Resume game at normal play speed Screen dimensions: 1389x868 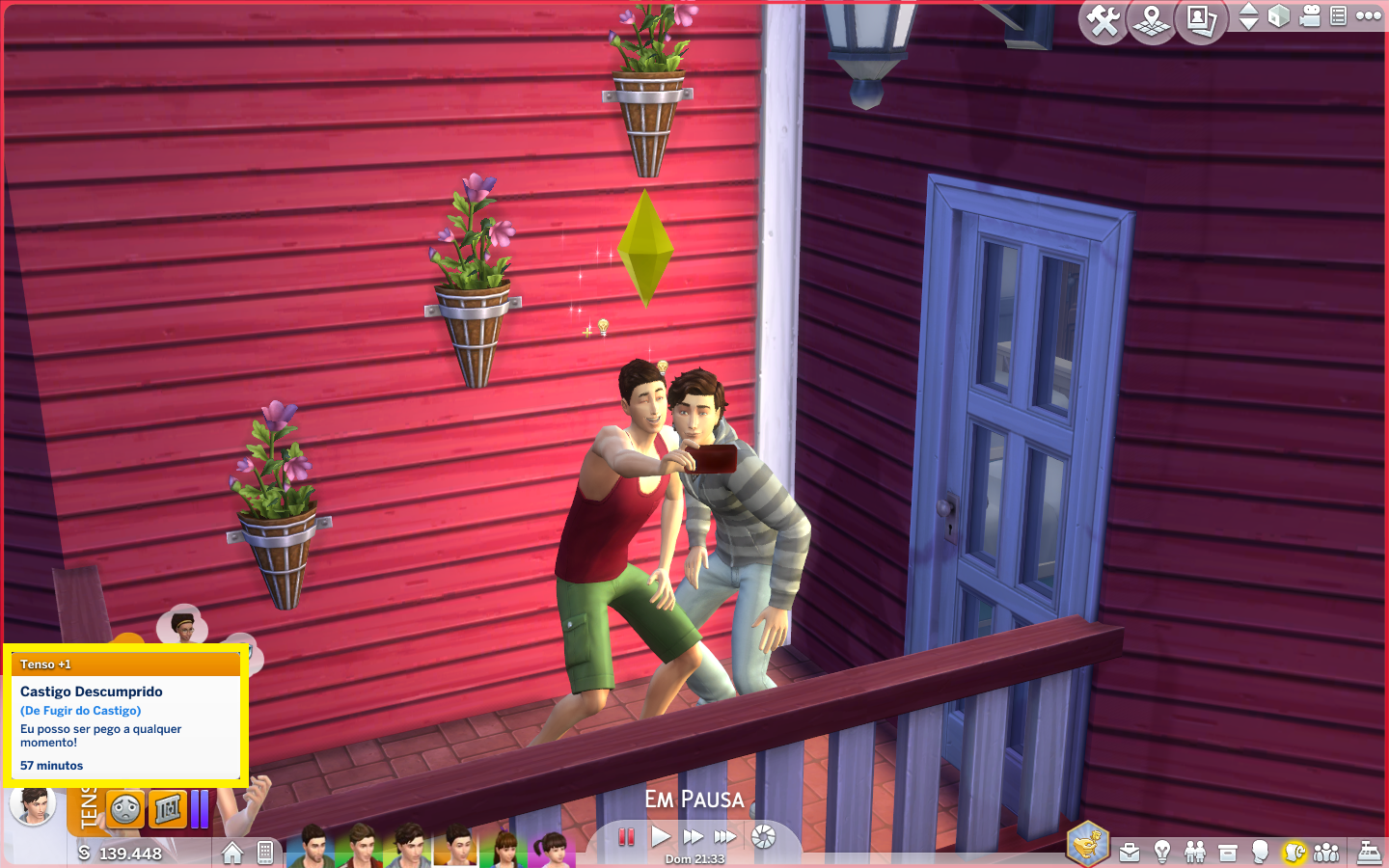[x=660, y=837]
